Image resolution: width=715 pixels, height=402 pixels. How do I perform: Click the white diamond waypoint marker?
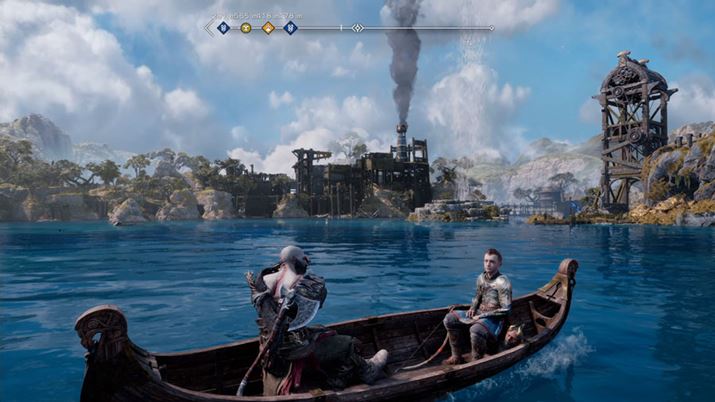point(358,28)
